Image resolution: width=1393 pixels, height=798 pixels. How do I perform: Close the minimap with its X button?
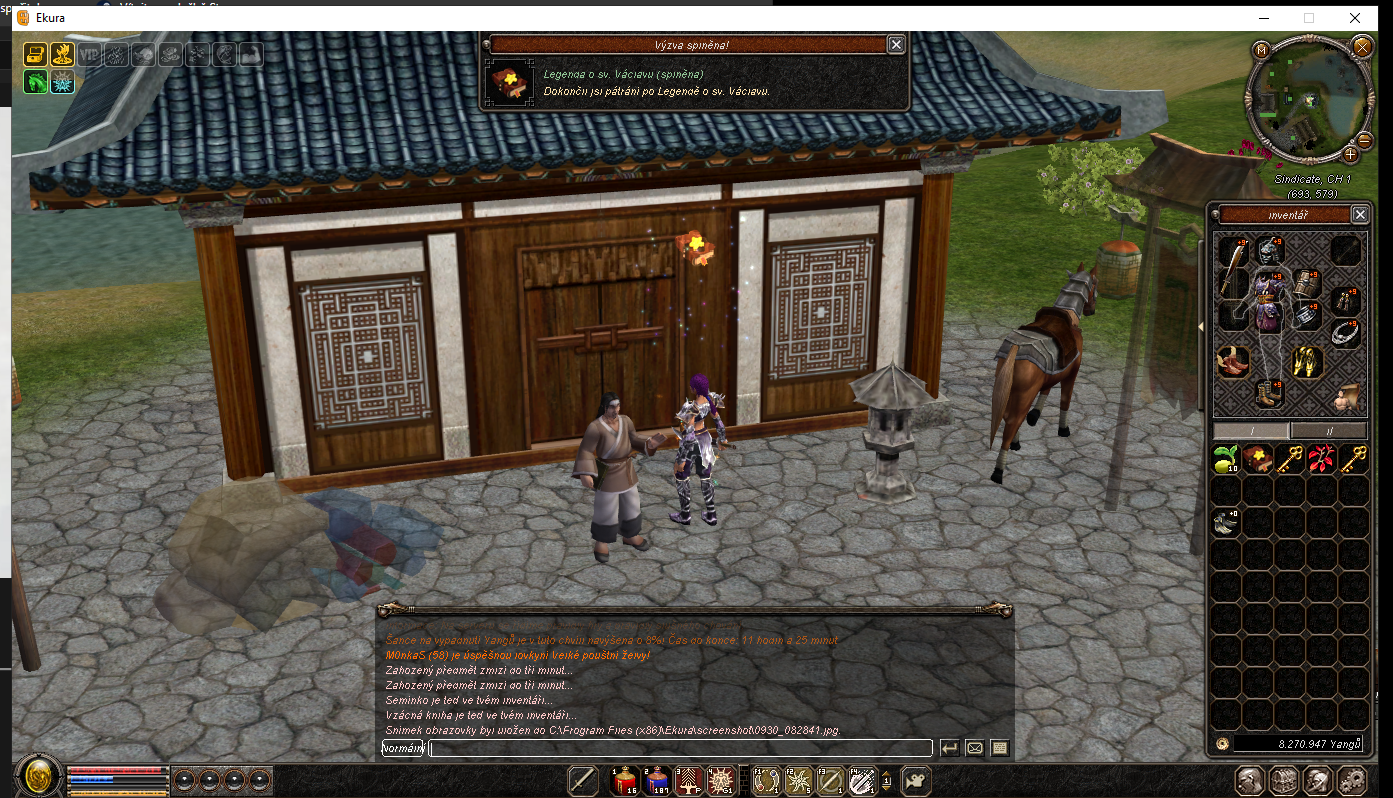tap(1362, 46)
